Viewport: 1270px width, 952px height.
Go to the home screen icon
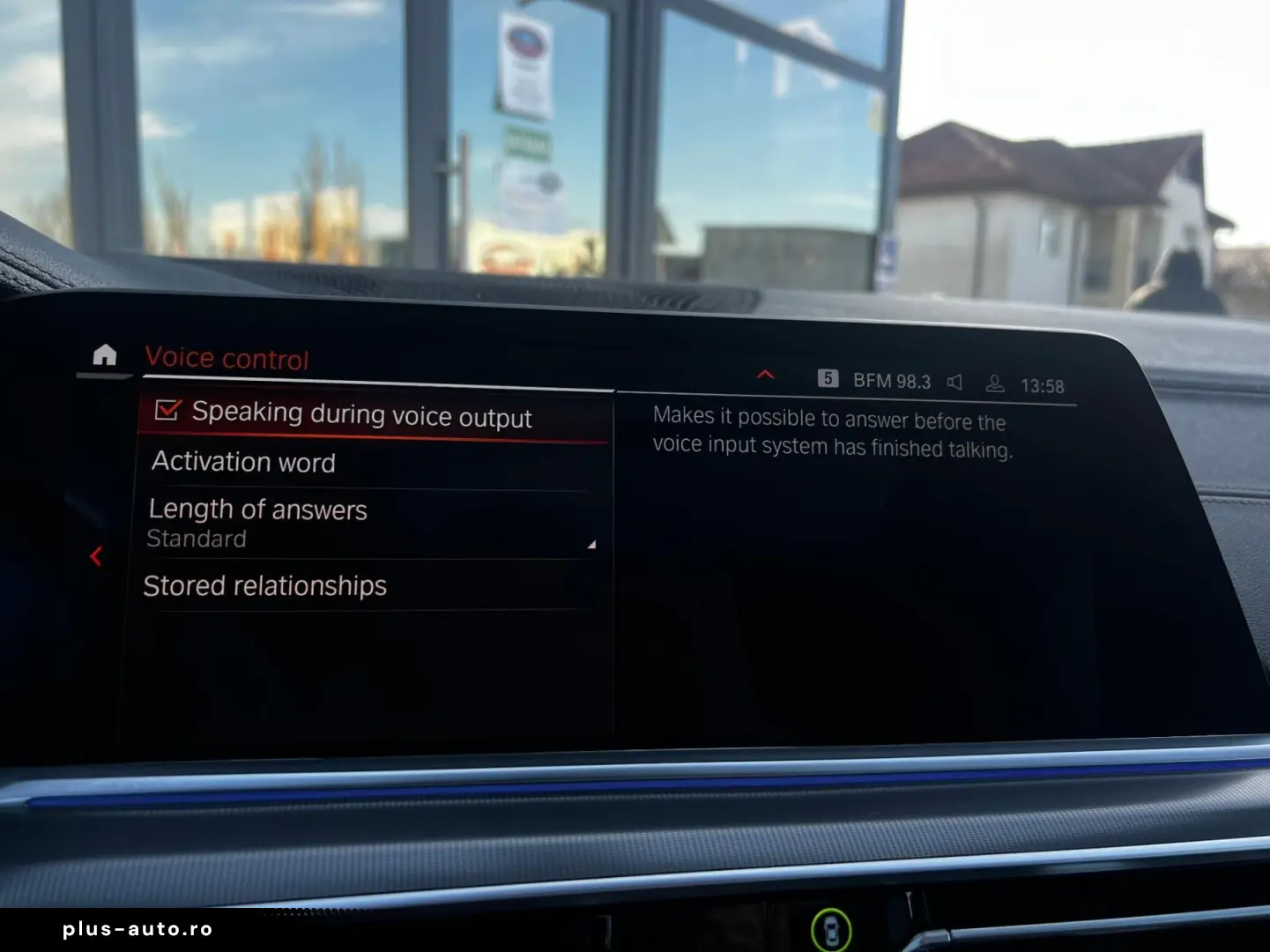point(105,354)
